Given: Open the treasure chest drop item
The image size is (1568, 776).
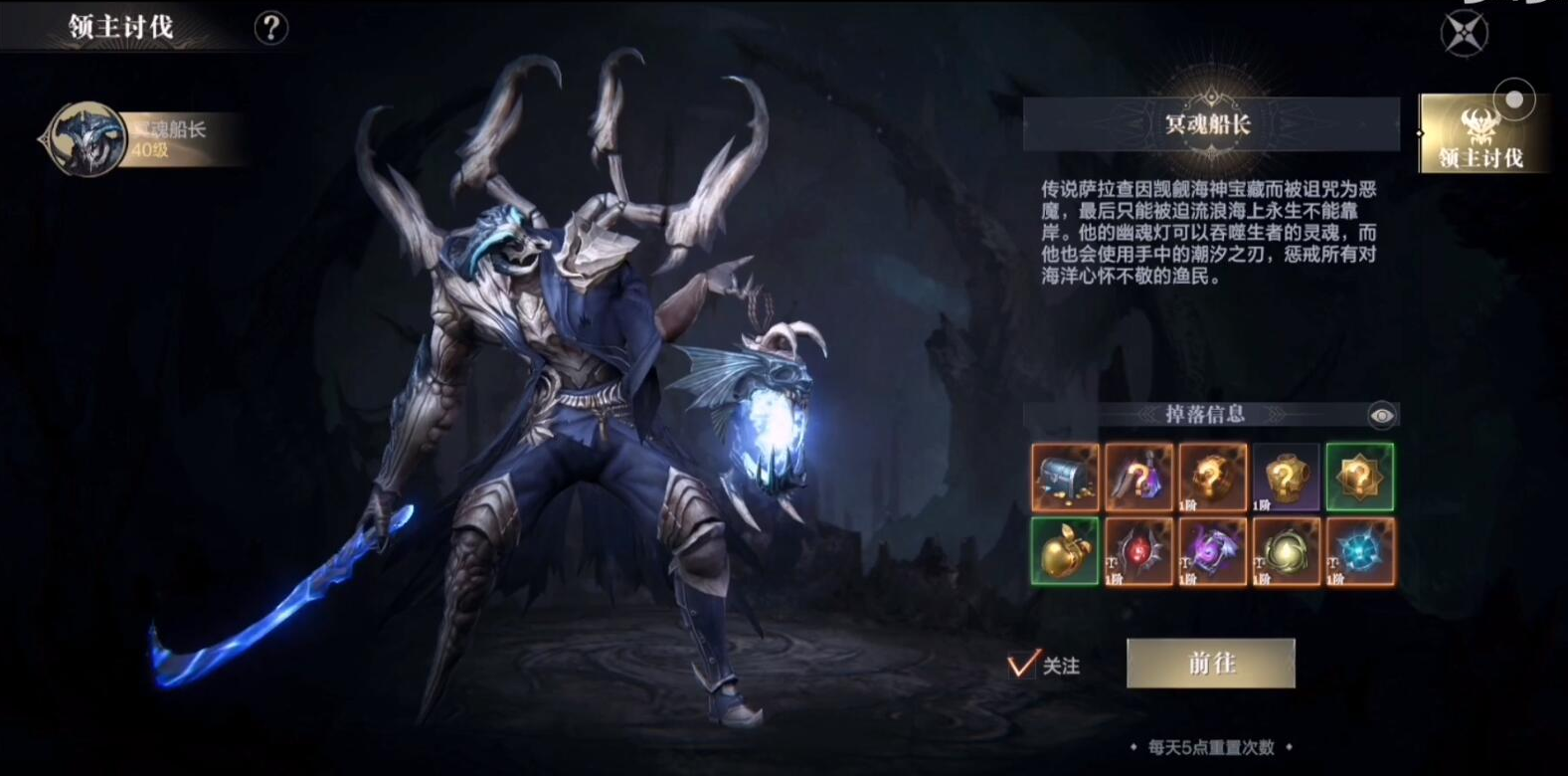Looking at the screenshot, I should (1064, 478).
